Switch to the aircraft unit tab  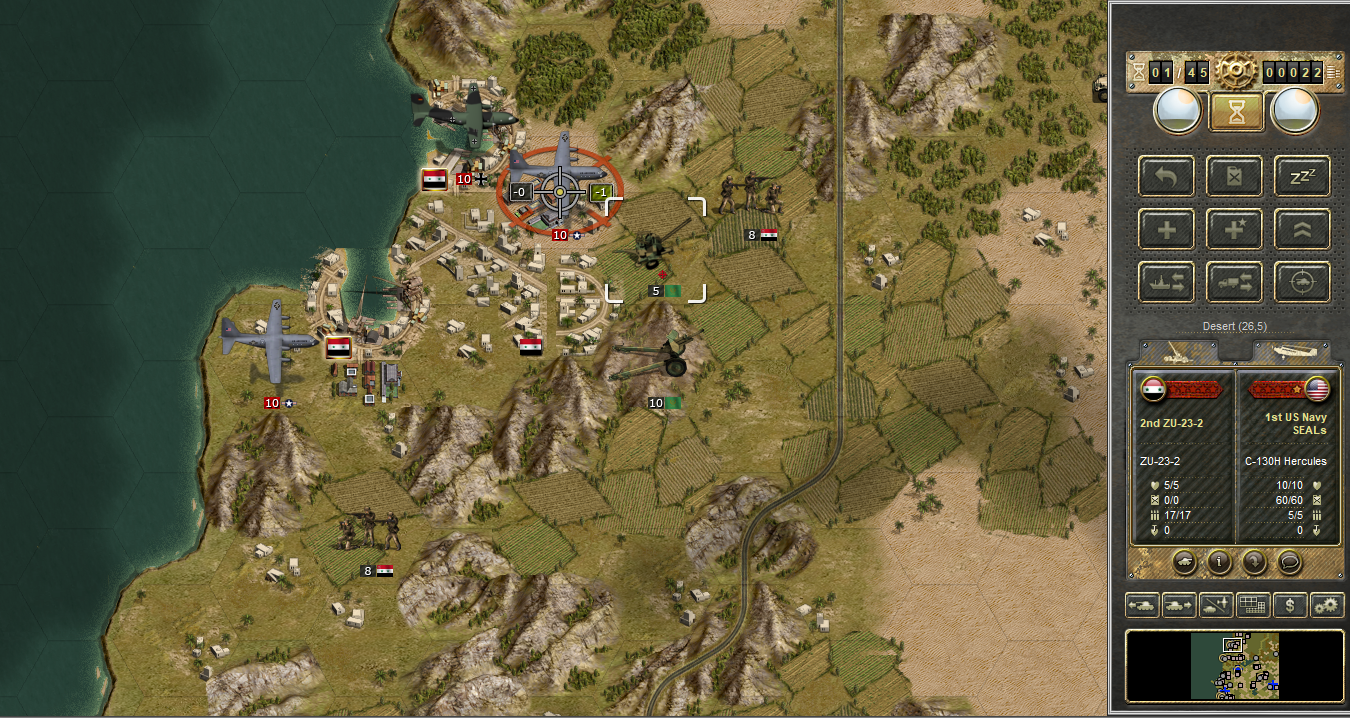(1291, 351)
